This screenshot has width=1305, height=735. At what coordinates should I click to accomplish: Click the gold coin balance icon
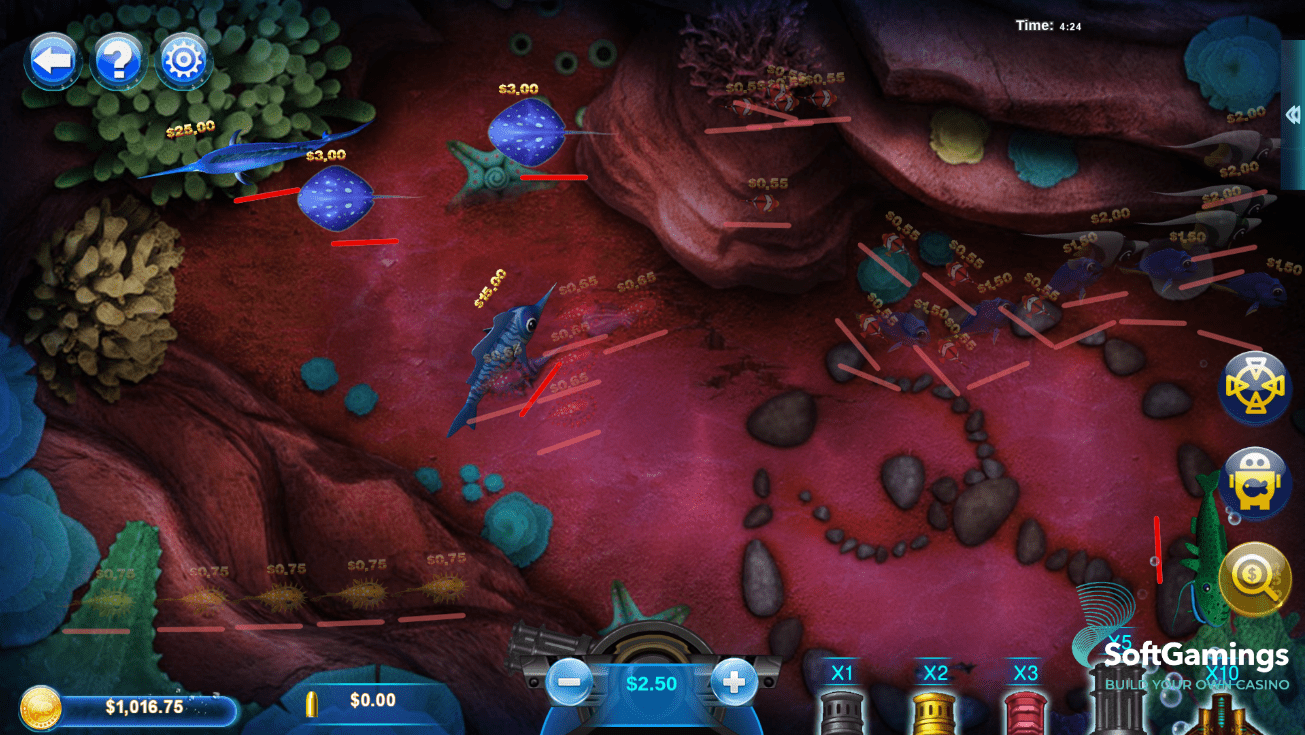coord(41,707)
